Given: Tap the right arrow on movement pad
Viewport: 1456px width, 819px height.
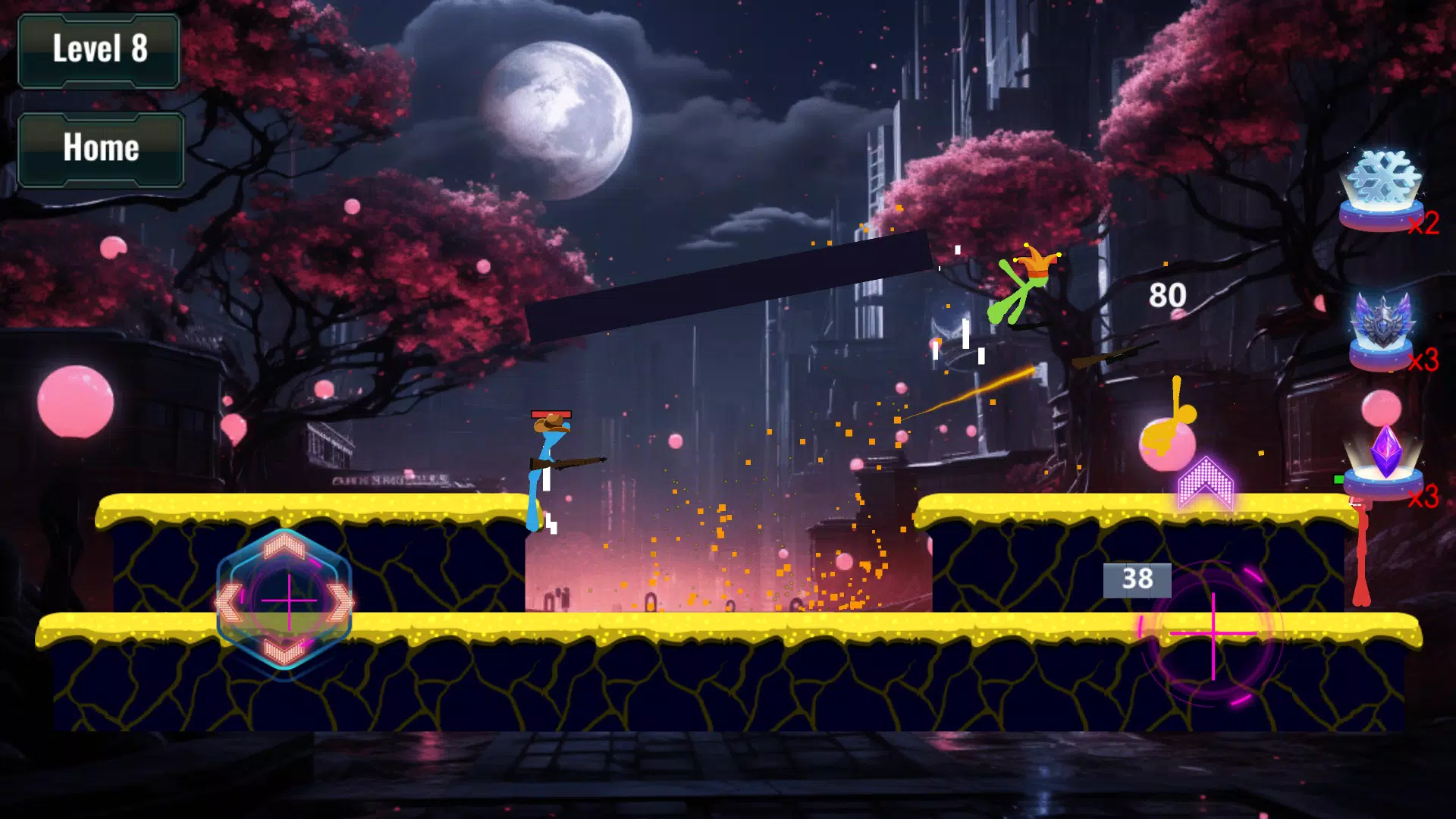Looking at the screenshot, I should [339, 603].
